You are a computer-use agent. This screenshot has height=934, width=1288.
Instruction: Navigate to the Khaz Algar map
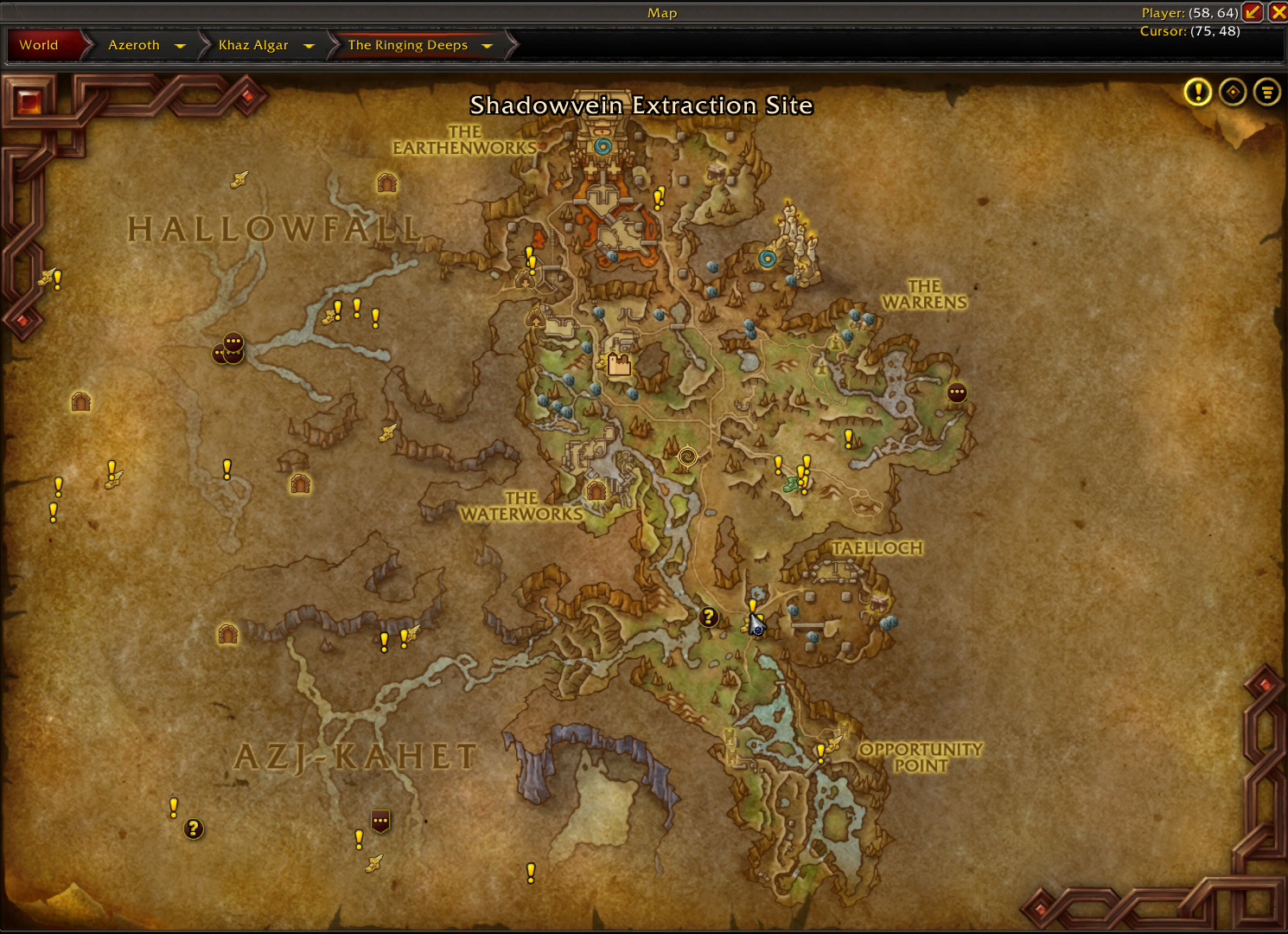(x=253, y=45)
